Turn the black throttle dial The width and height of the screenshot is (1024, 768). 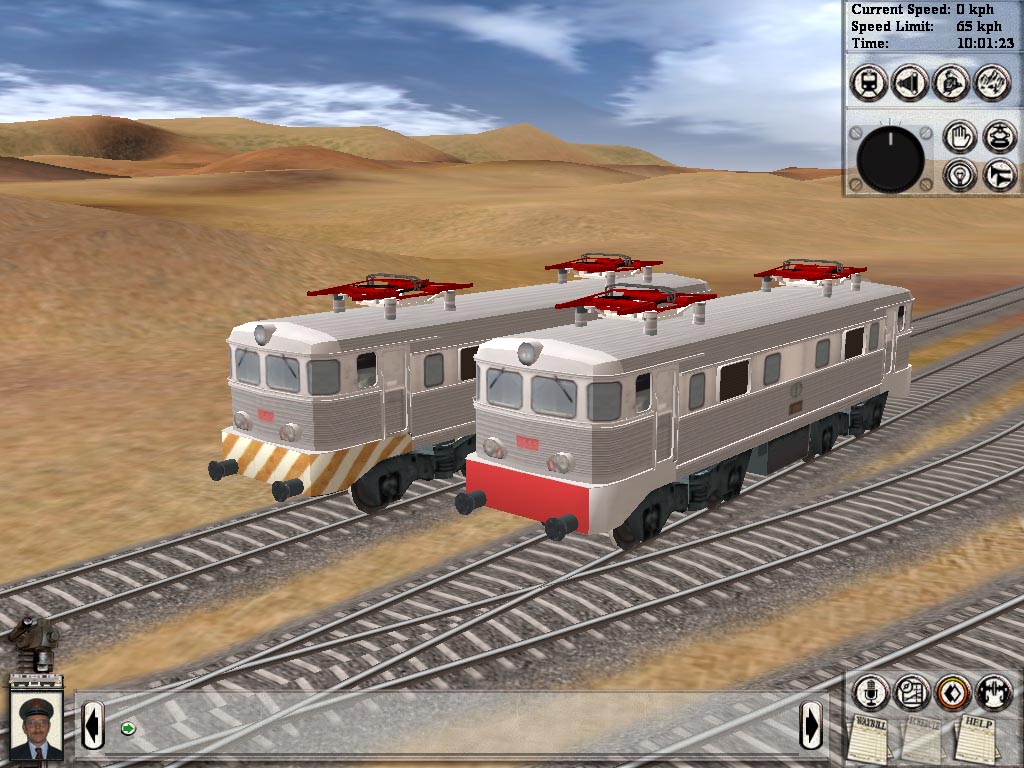pyautogui.click(x=890, y=159)
